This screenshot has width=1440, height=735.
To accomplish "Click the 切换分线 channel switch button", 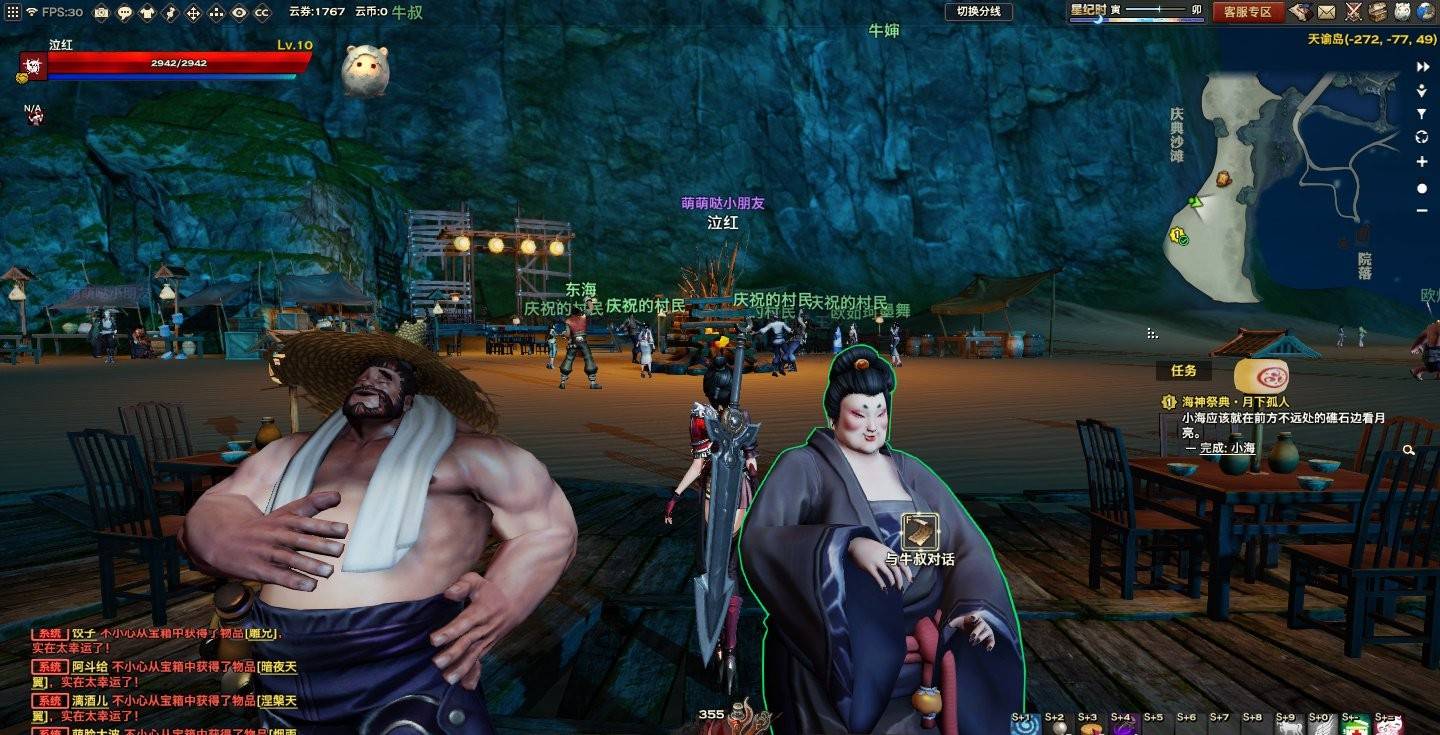I will 978,11.
